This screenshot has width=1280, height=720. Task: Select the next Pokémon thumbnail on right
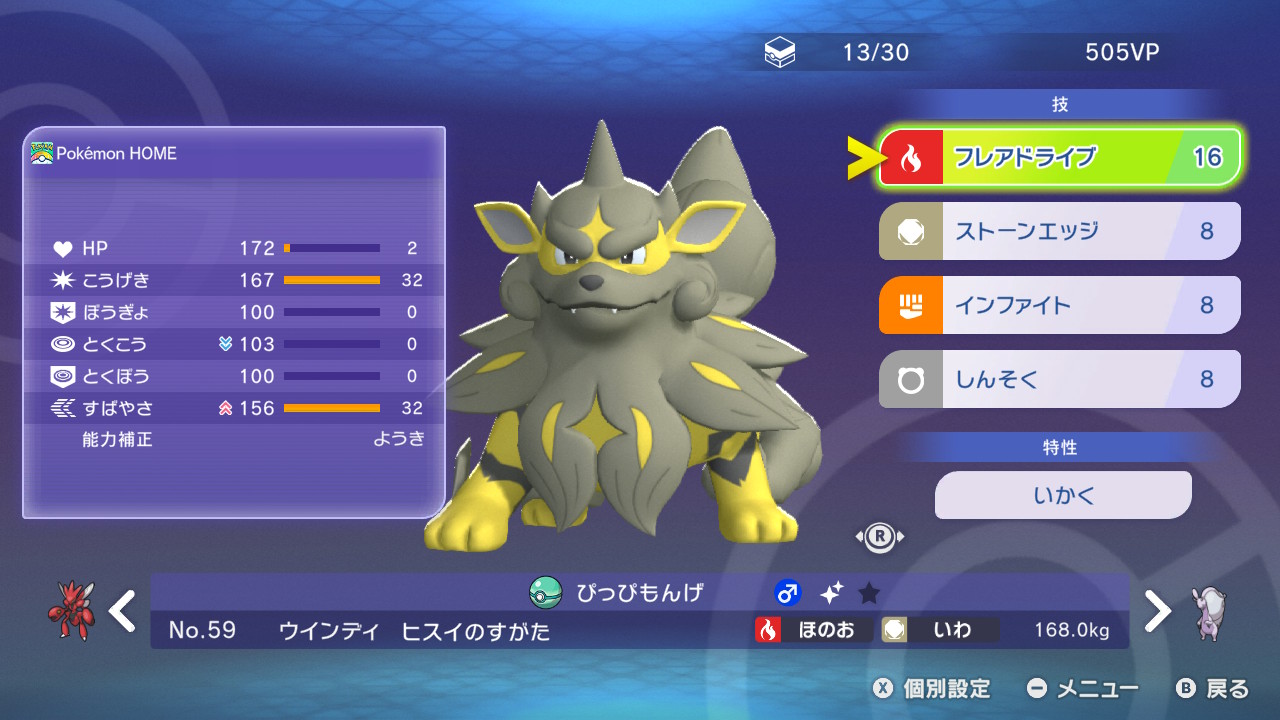coord(1210,612)
